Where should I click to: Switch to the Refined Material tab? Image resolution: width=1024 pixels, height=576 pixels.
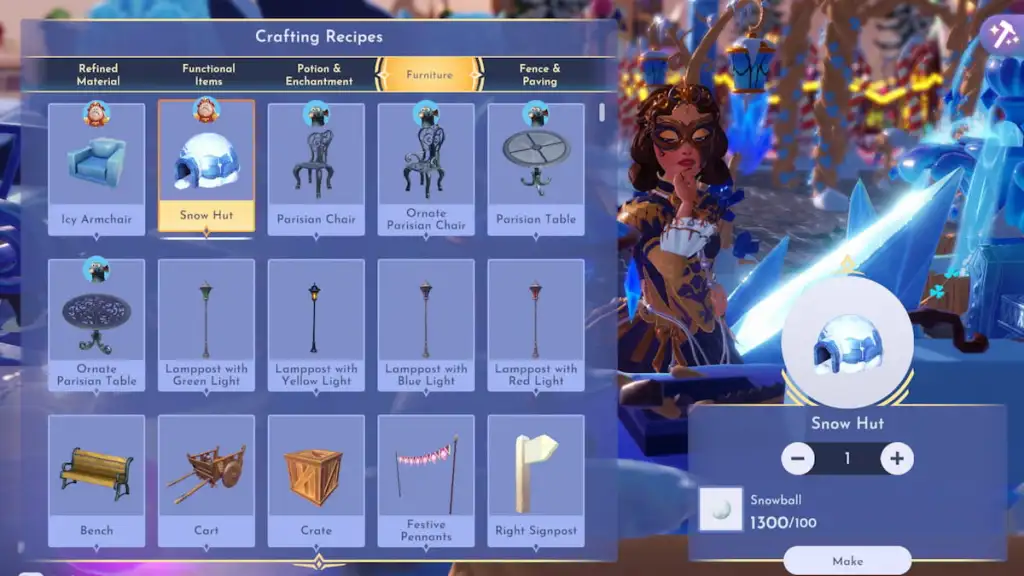98,75
